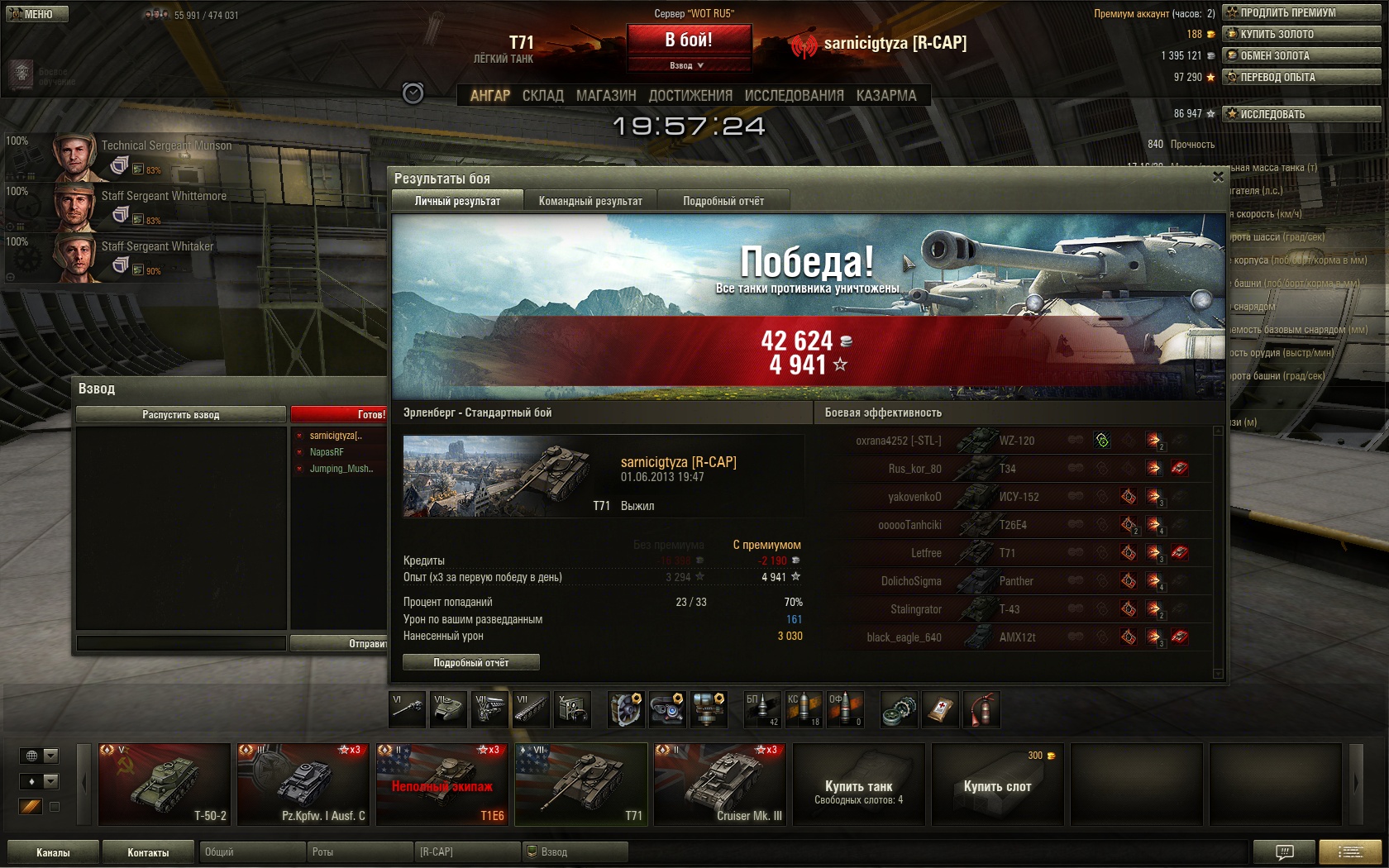This screenshot has height=868, width=1389.
Task: Open the МЕНЮ button
Action: [36, 14]
